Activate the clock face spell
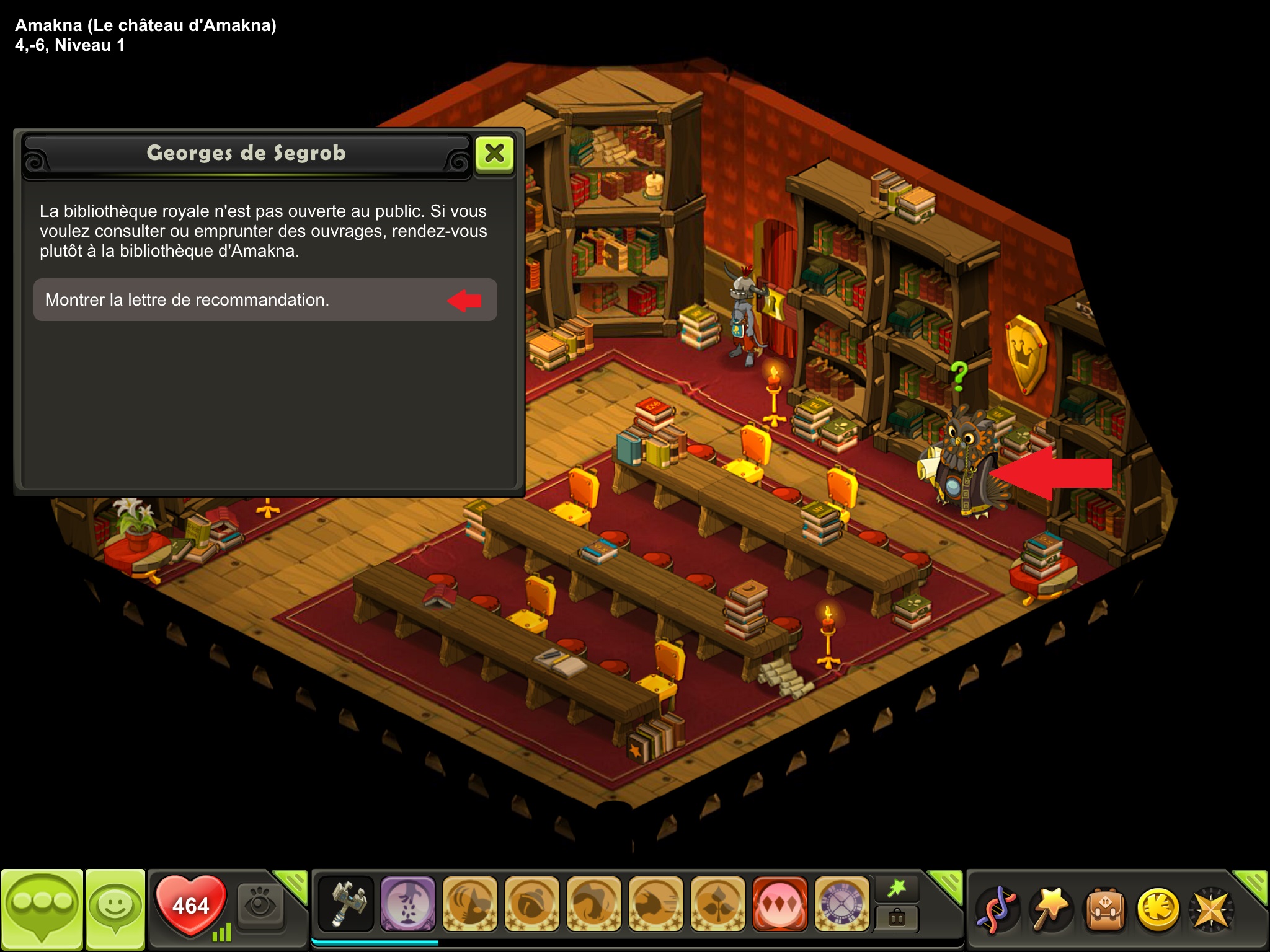The height and width of the screenshot is (952, 1270). [842, 904]
